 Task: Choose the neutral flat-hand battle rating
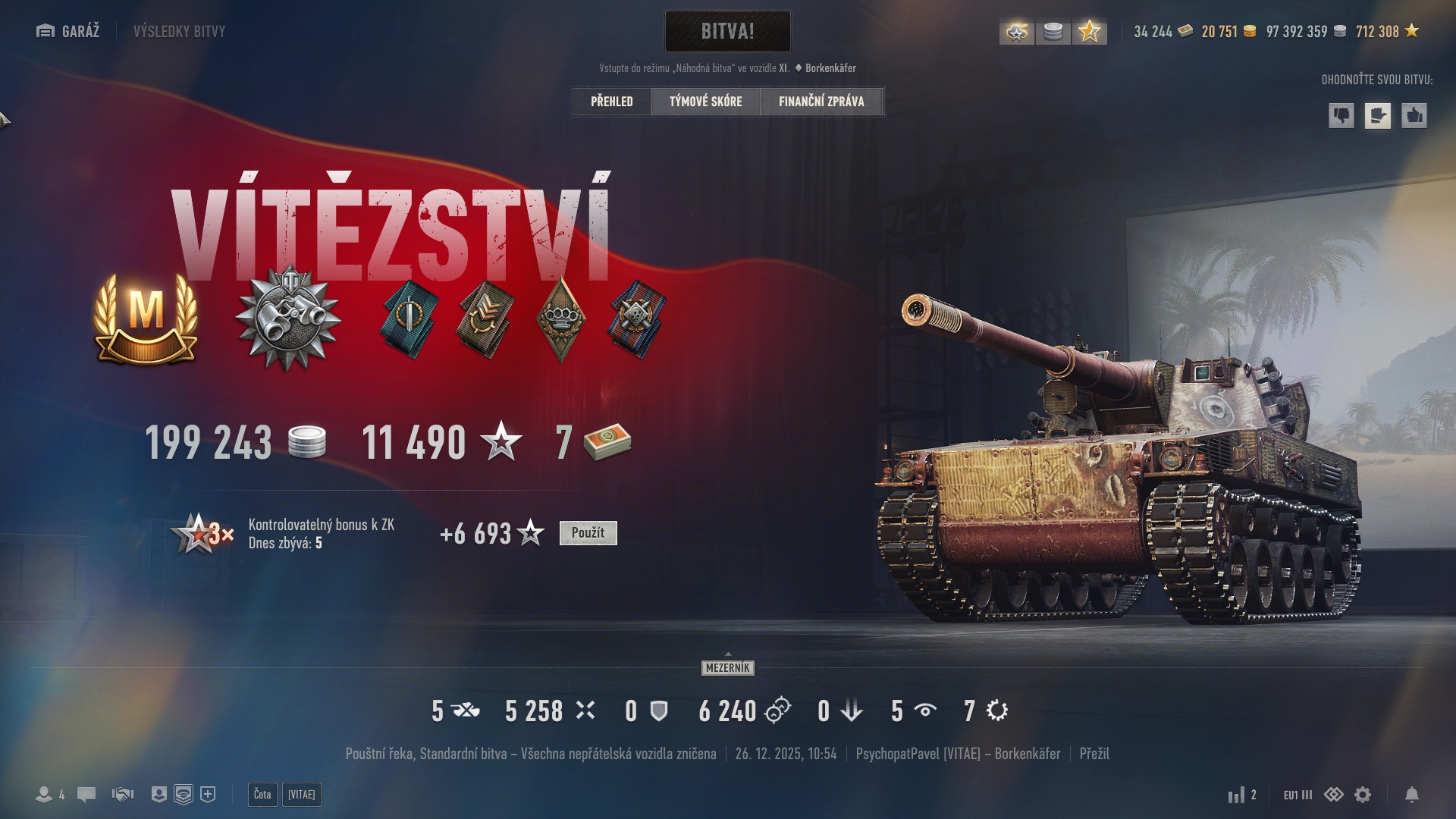tap(1377, 116)
